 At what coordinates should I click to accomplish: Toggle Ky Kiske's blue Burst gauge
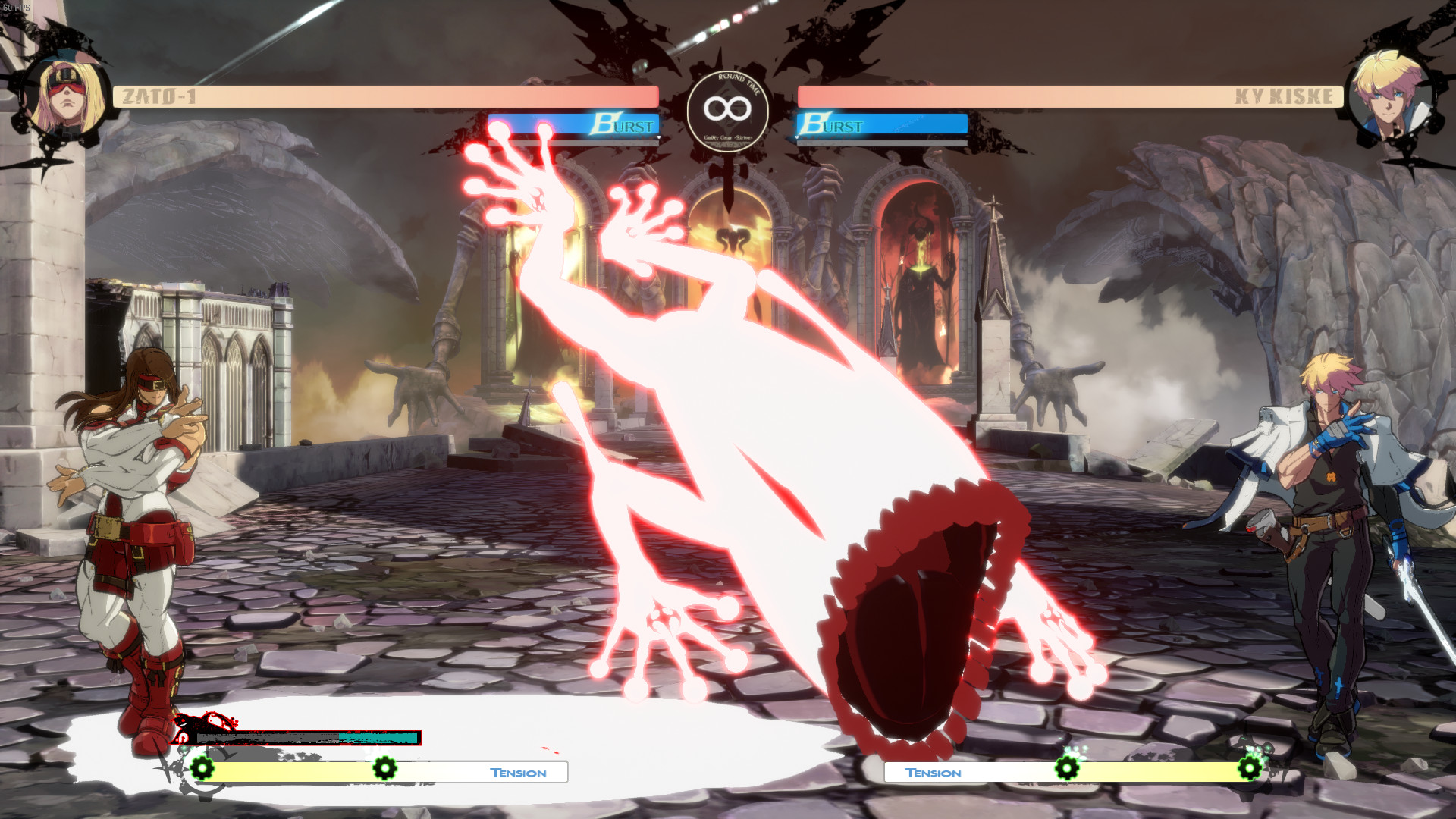[881, 124]
